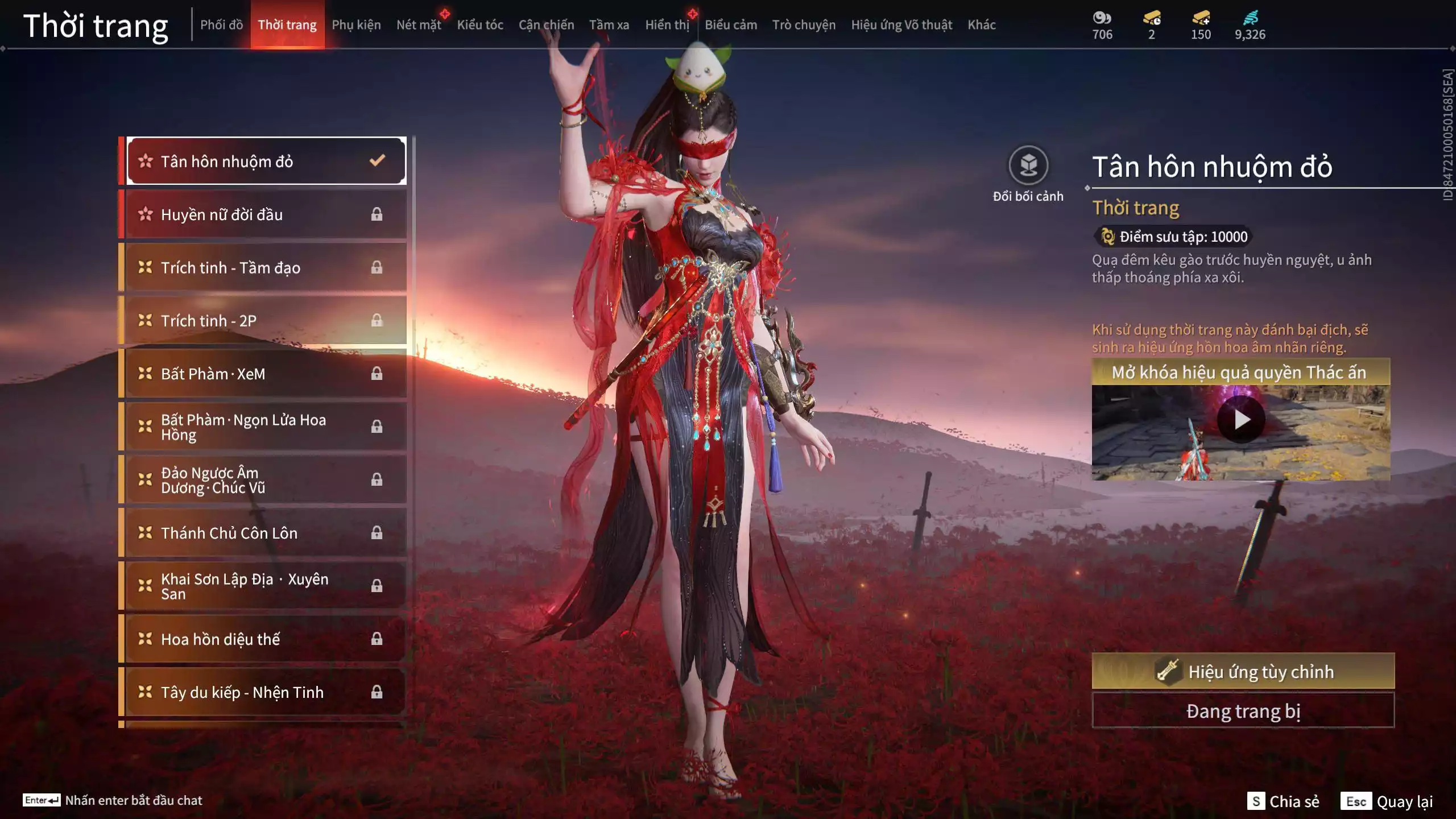Screen dimensions: 1456x819
Task: Switch to Hiệu ứng Võ thuật tab
Action: point(901,25)
